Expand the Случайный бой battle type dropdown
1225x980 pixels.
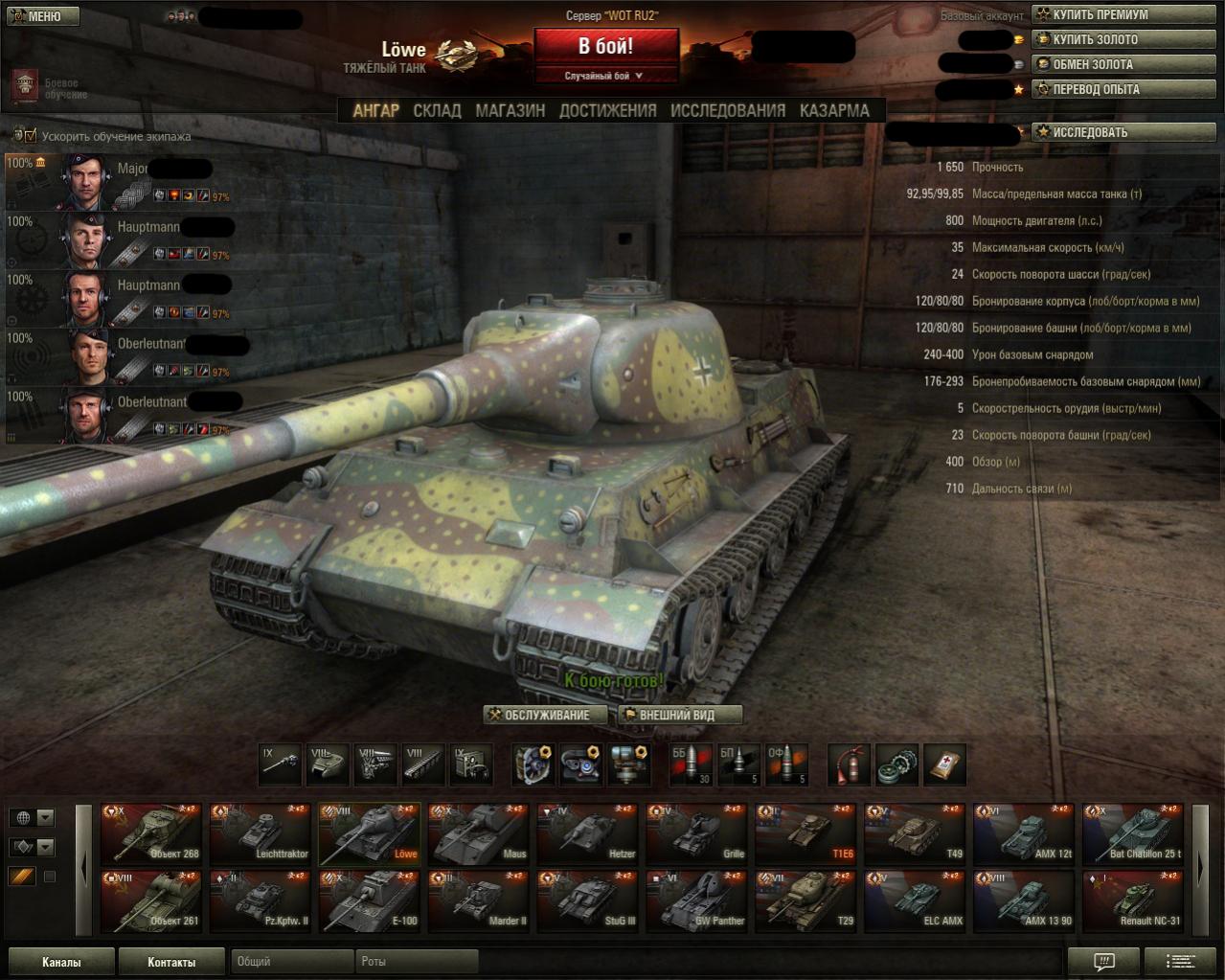tap(605, 76)
